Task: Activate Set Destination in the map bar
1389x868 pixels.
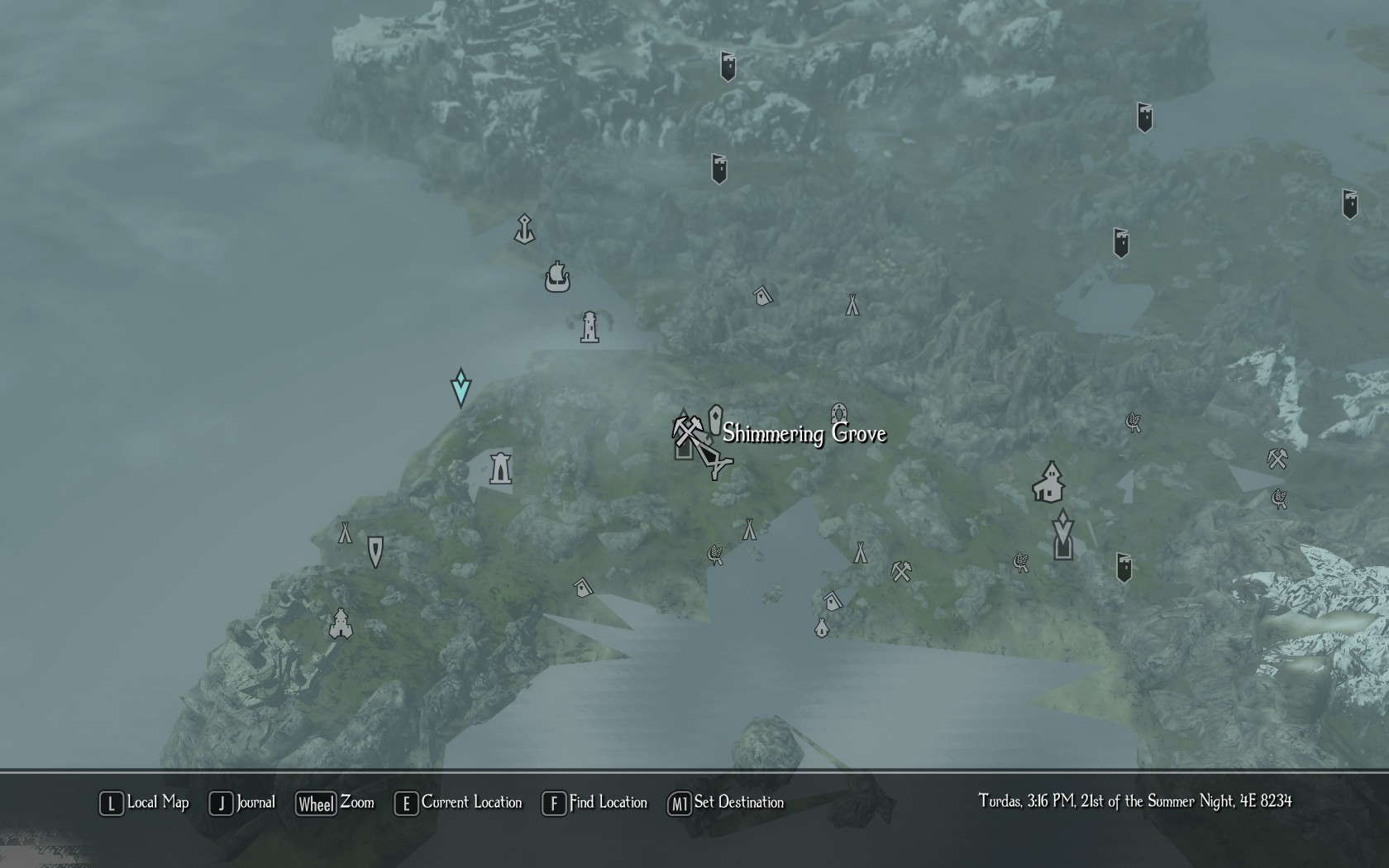Action: tap(726, 803)
